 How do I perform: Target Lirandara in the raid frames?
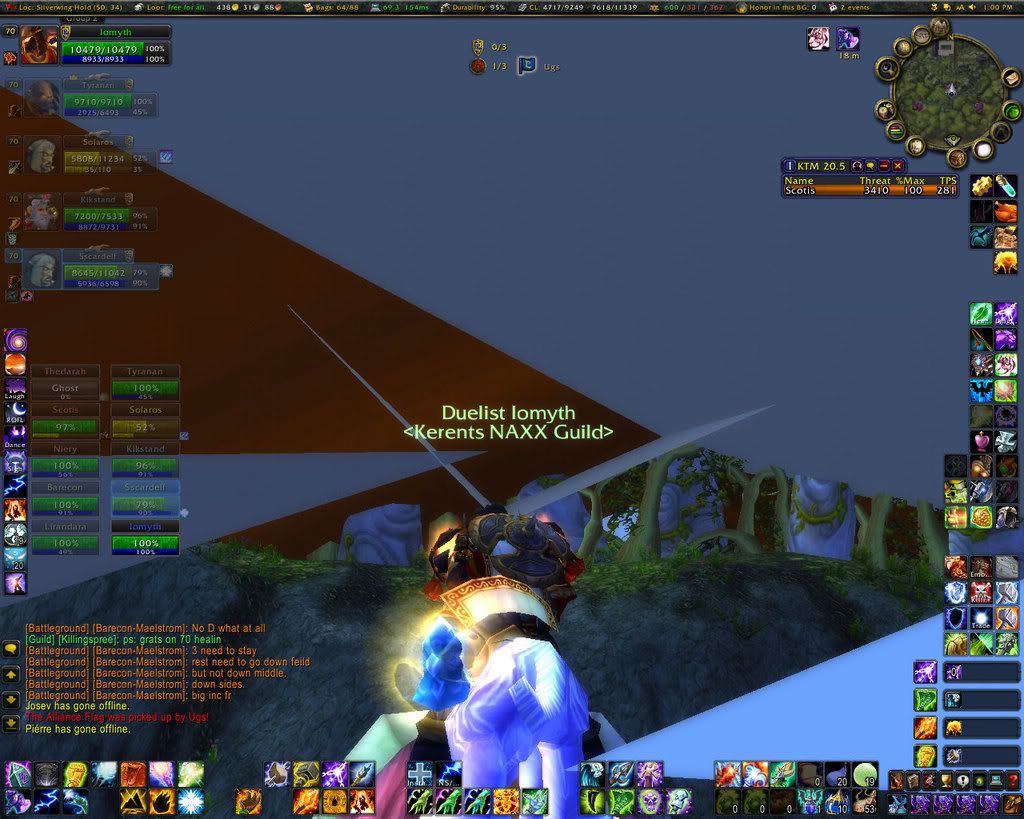pyautogui.click(x=65, y=538)
